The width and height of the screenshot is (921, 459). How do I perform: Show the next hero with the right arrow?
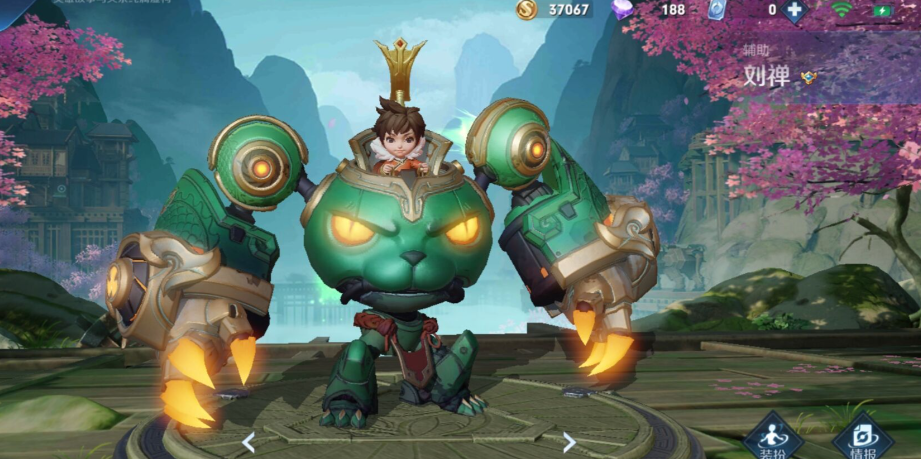[569, 441]
